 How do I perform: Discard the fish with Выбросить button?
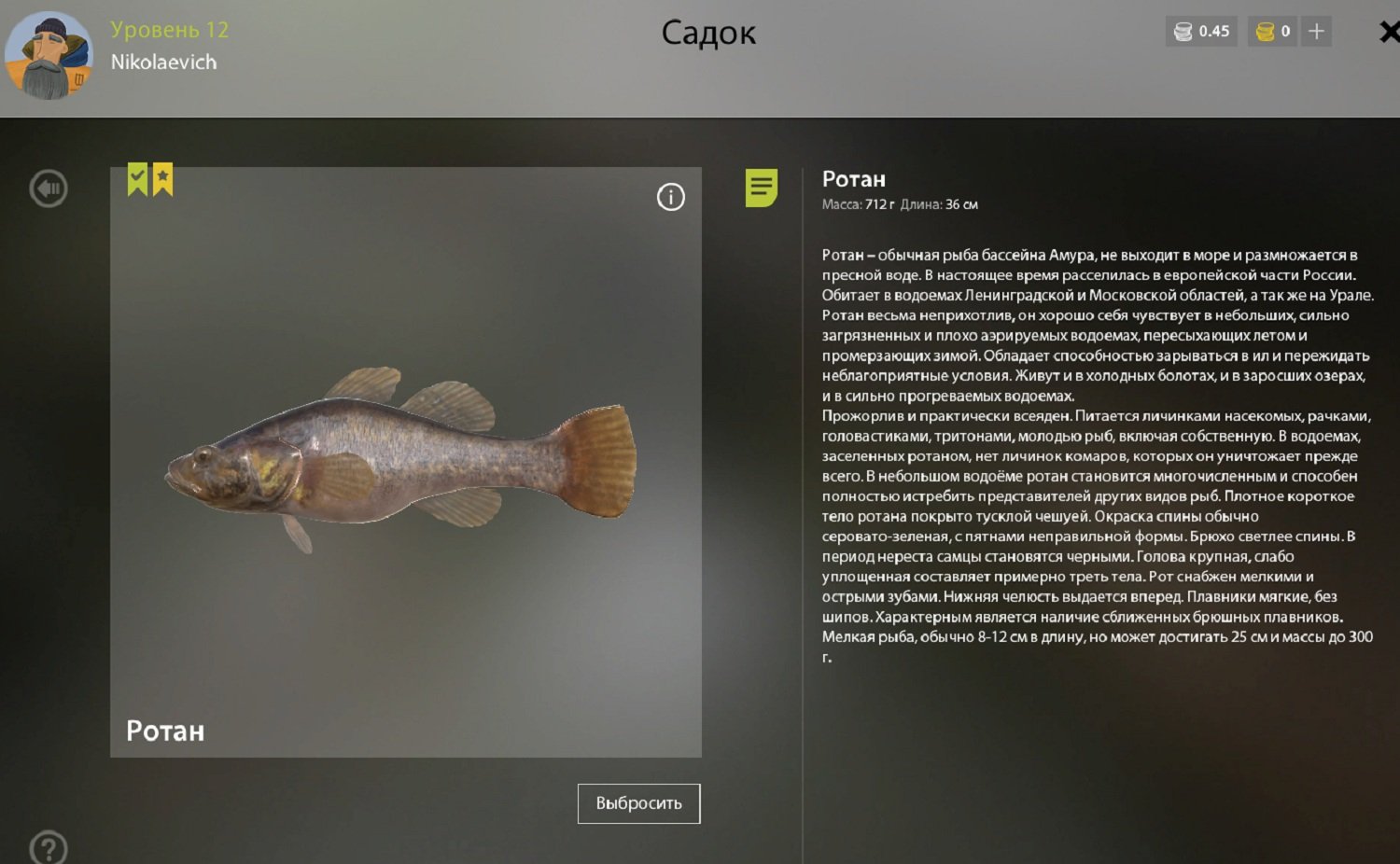[x=638, y=803]
